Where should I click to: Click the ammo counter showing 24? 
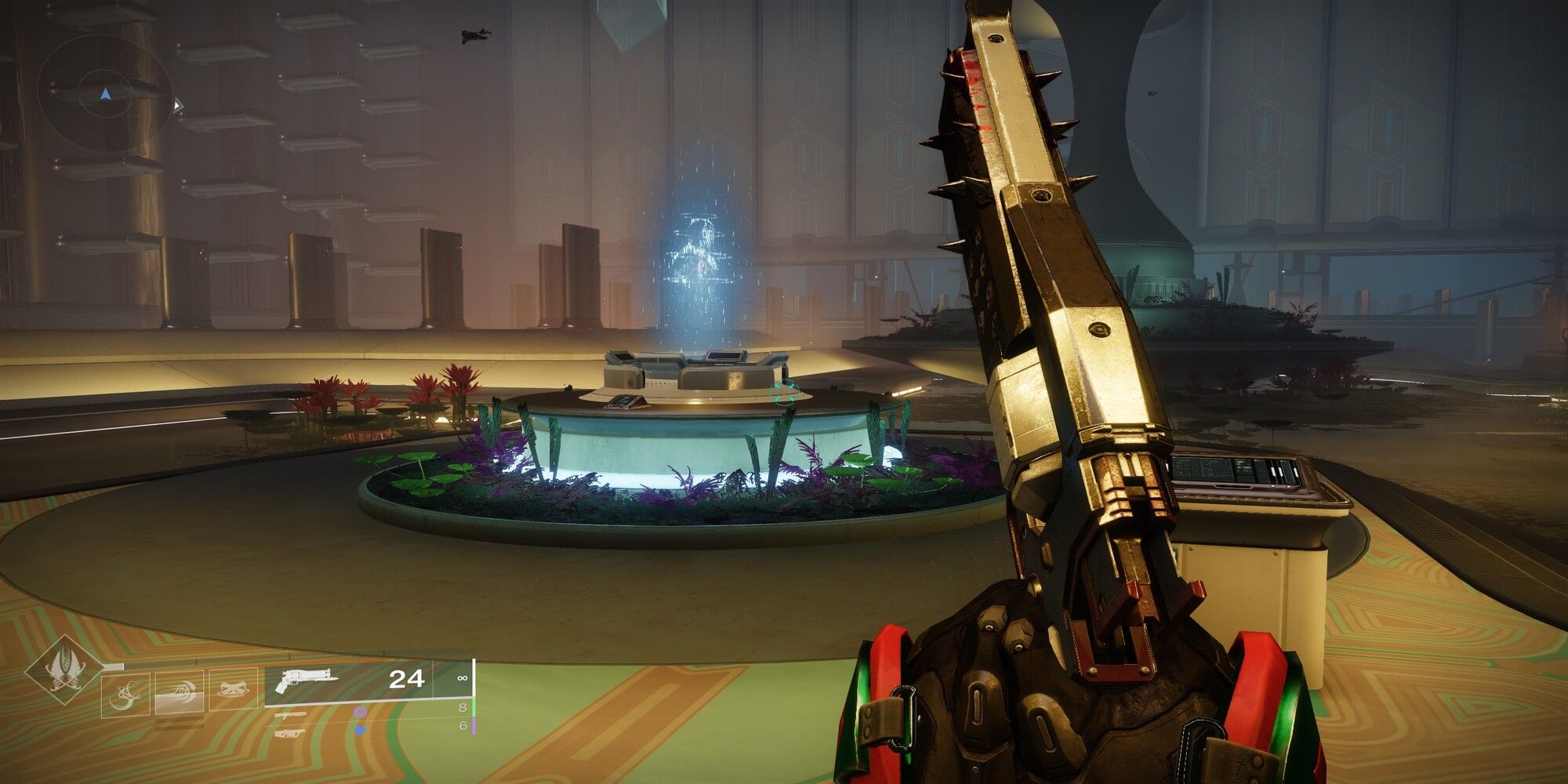click(407, 677)
